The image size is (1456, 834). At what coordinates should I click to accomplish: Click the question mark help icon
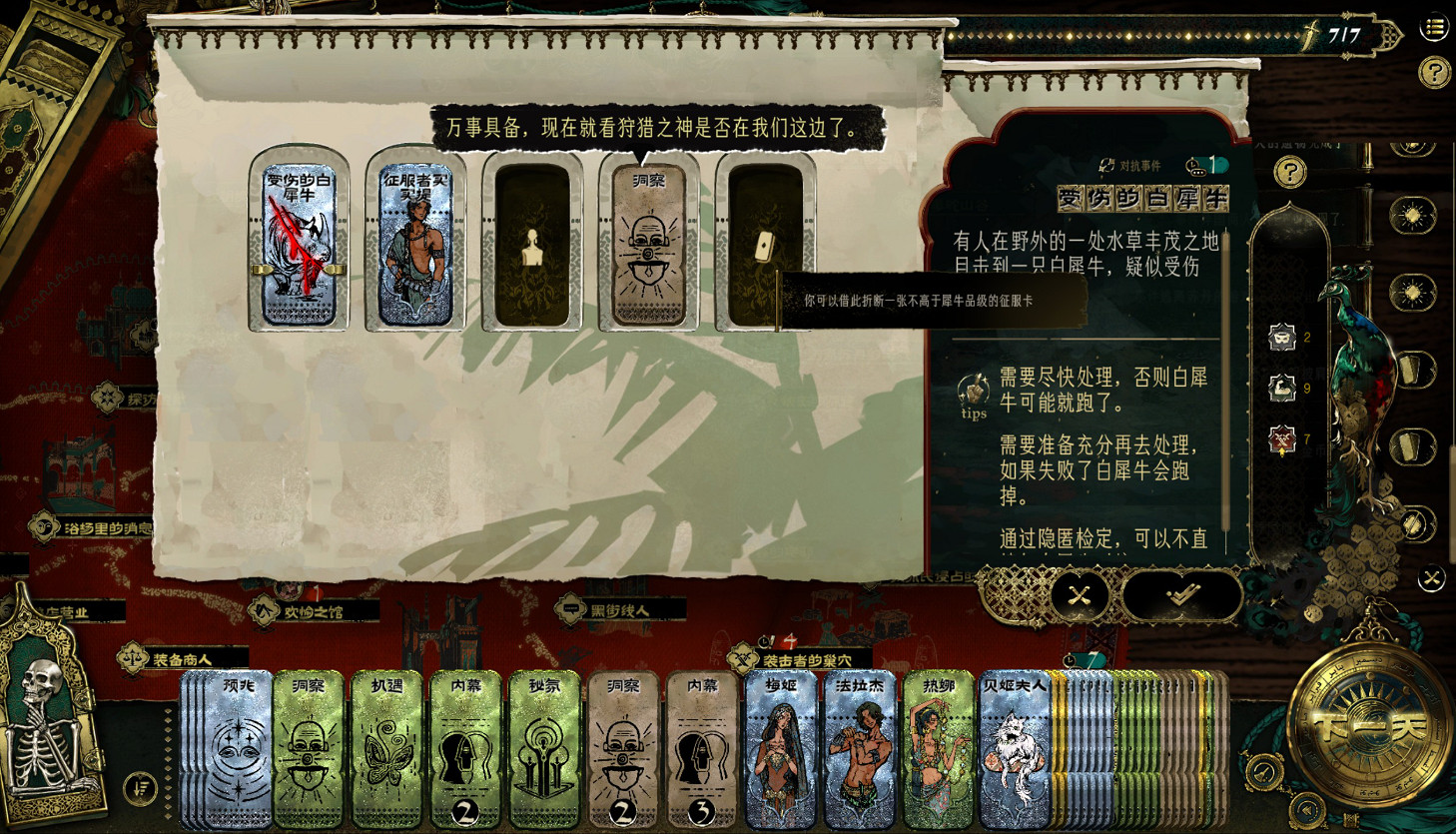[x=1433, y=71]
